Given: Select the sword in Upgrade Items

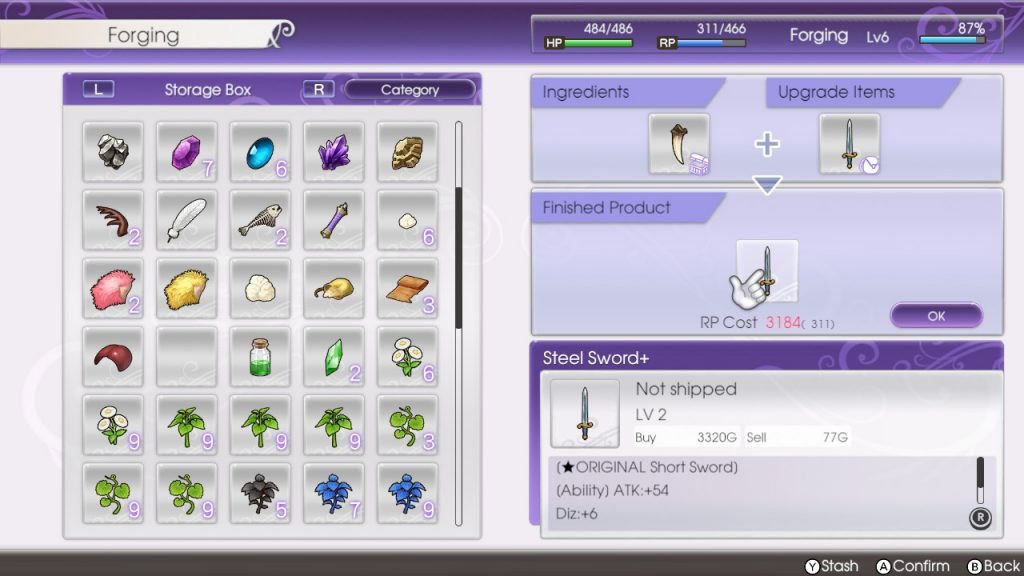Looking at the screenshot, I should click(x=849, y=144).
